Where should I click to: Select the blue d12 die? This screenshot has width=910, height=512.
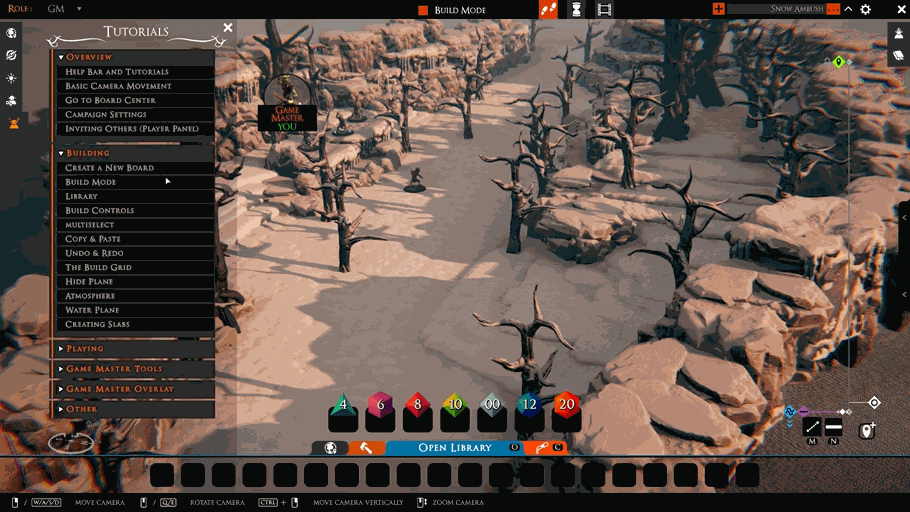[529, 405]
